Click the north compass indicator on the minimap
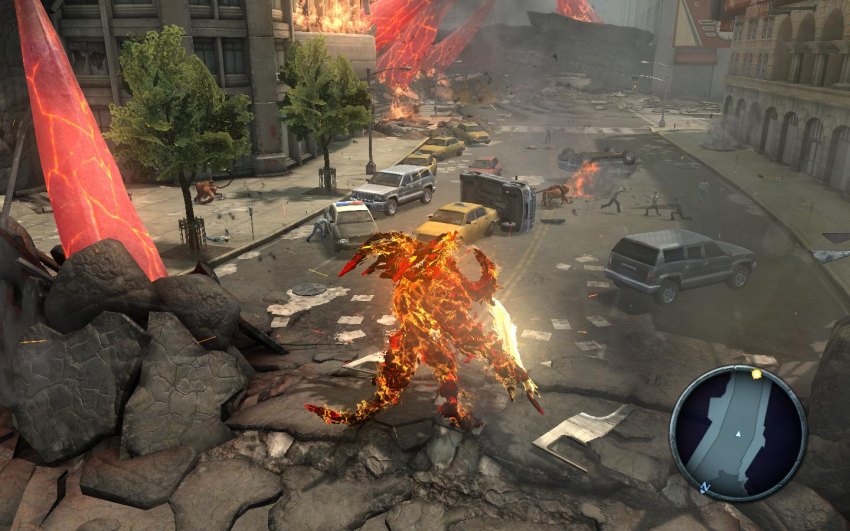 point(703,487)
